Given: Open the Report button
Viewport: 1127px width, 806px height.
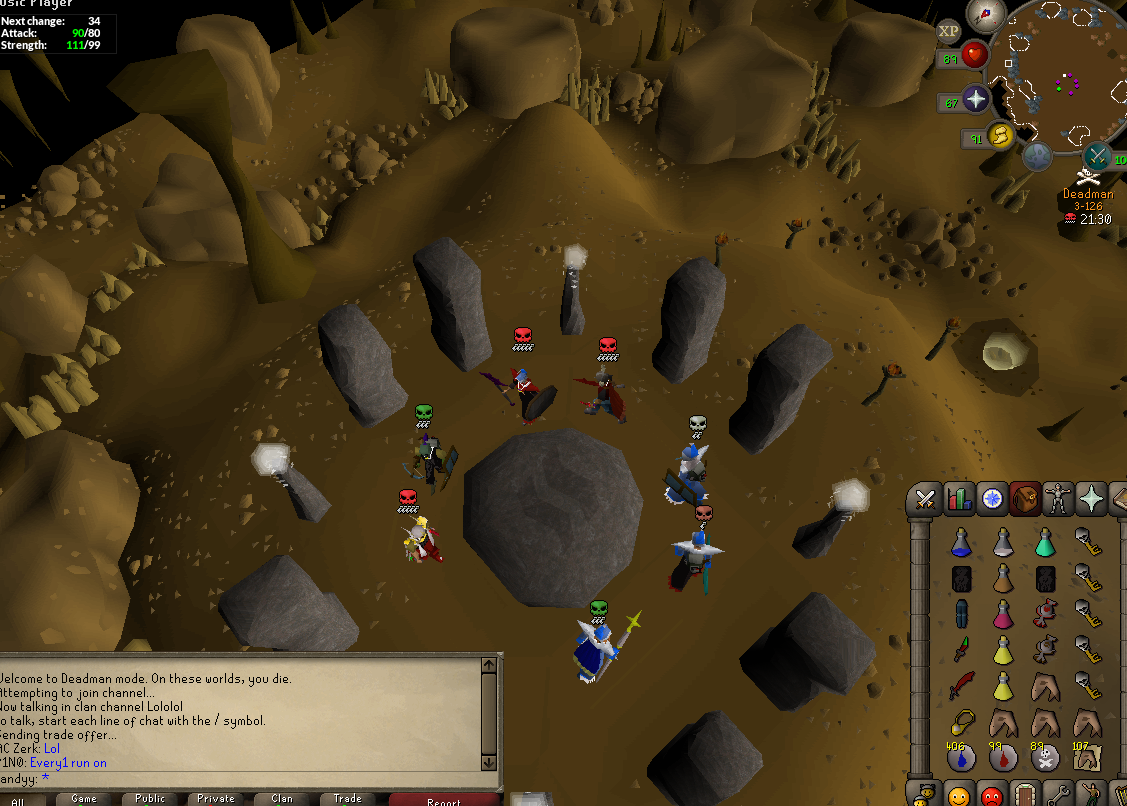Looking at the screenshot, I should coord(444,800).
